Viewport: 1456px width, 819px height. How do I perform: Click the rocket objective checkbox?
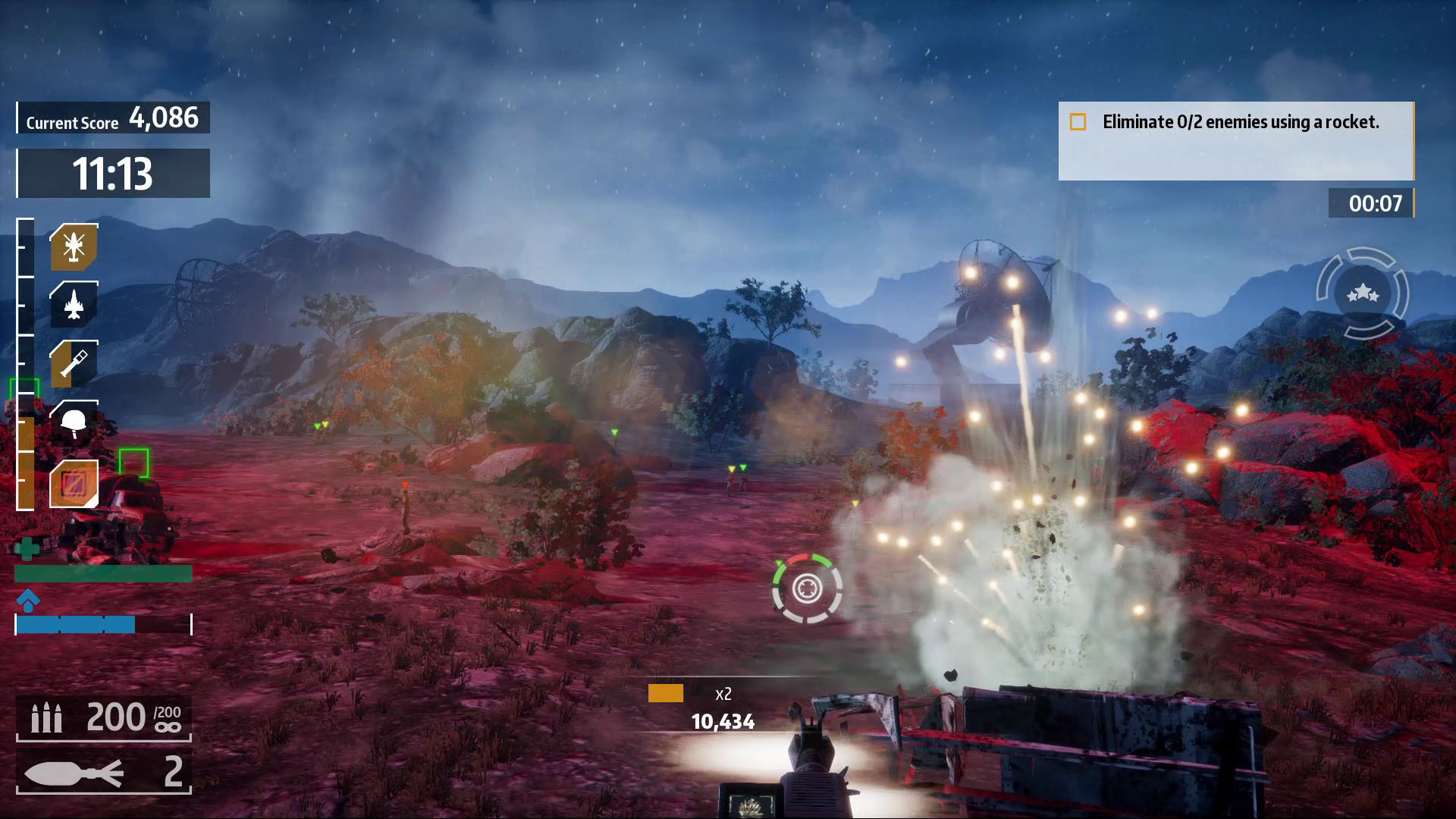coord(1078,122)
